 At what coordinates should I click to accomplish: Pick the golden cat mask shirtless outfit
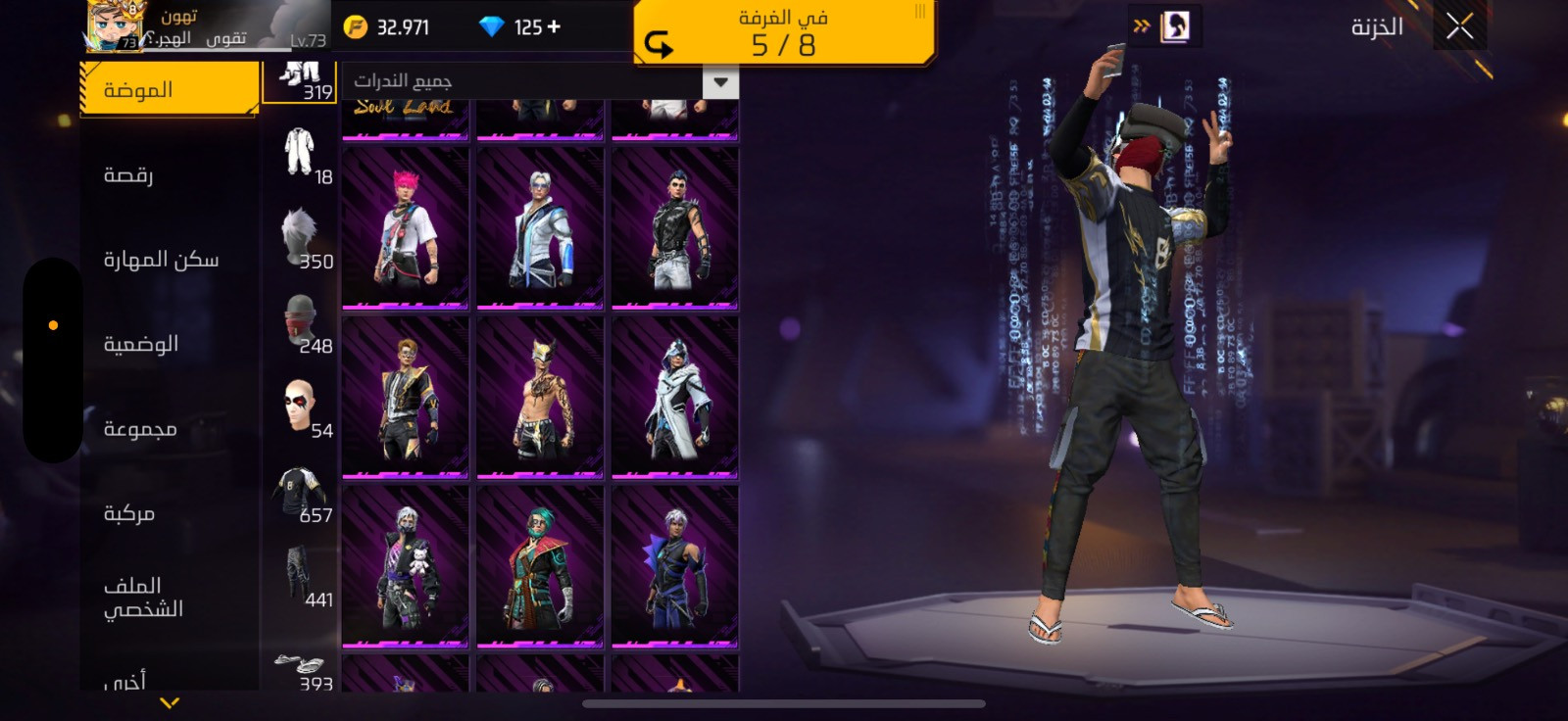[x=540, y=399]
